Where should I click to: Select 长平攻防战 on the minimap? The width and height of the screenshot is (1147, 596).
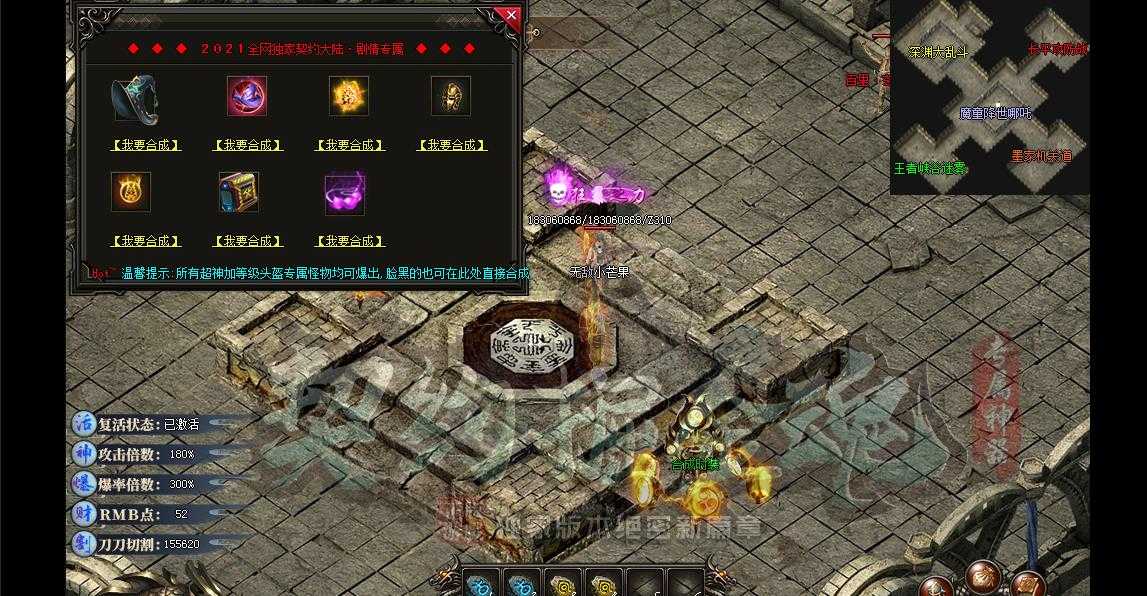1057,49
